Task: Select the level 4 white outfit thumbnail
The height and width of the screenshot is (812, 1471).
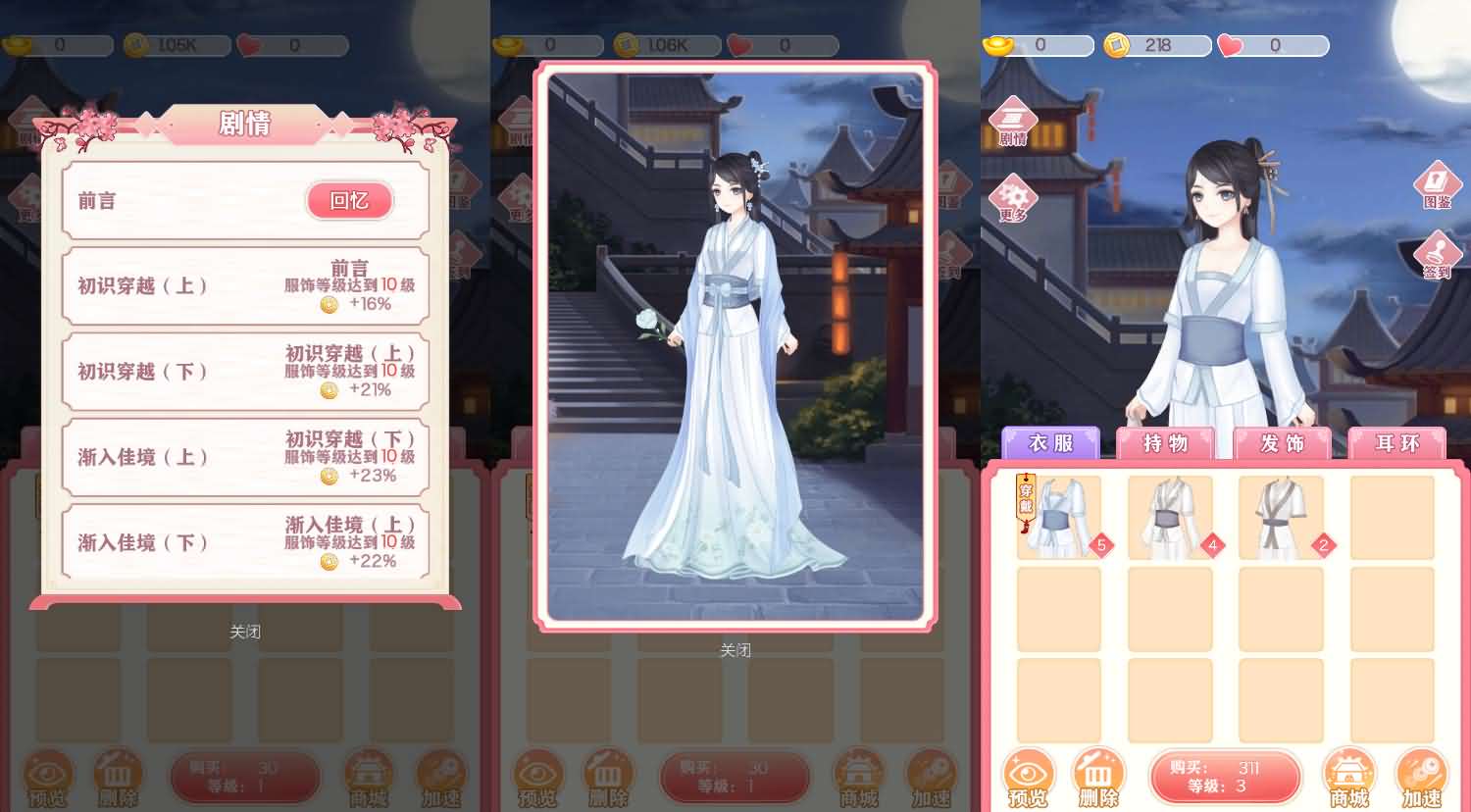Action: [x=1170, y=515]
